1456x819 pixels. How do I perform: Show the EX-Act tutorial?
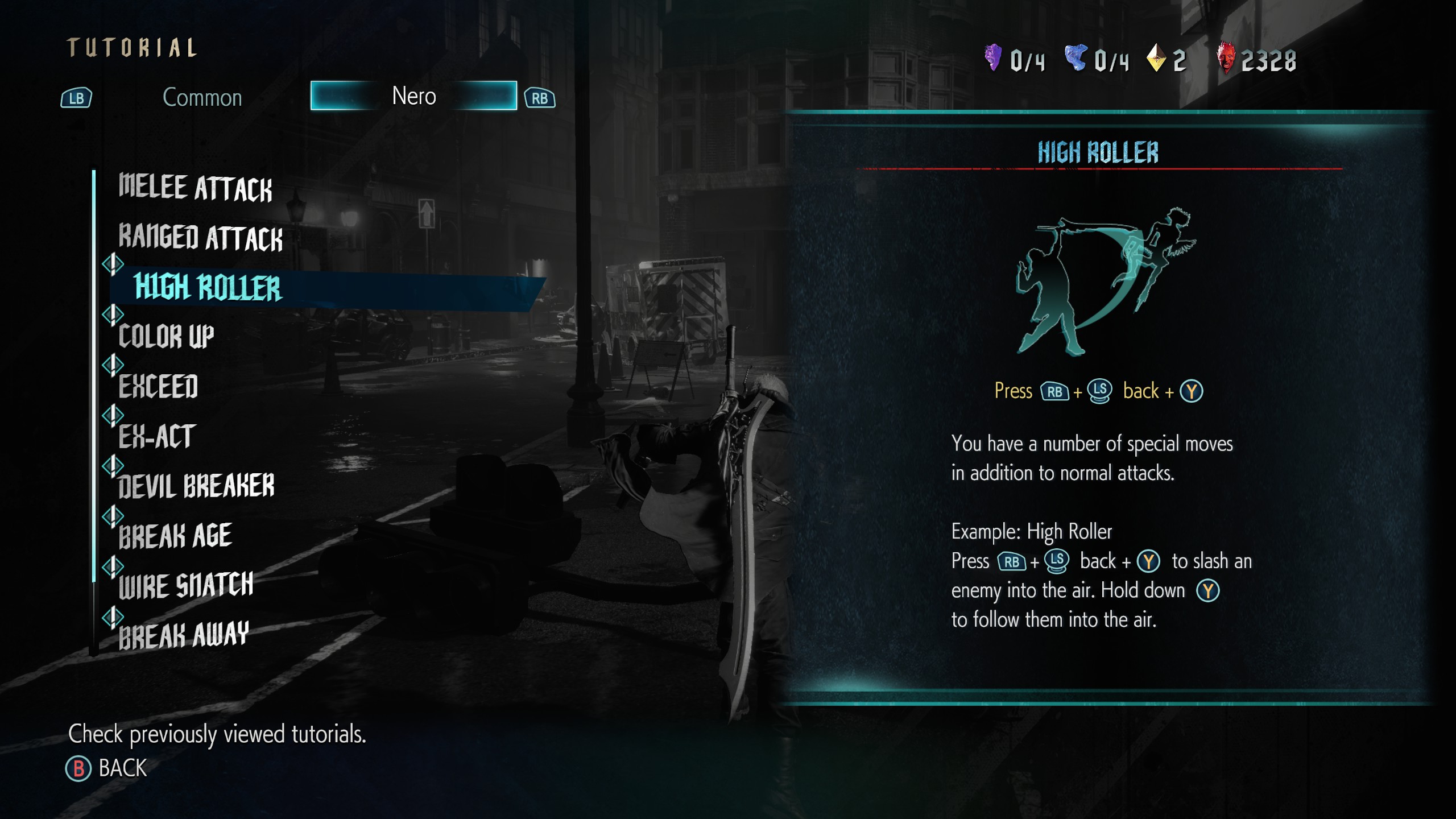pos(157,436)
